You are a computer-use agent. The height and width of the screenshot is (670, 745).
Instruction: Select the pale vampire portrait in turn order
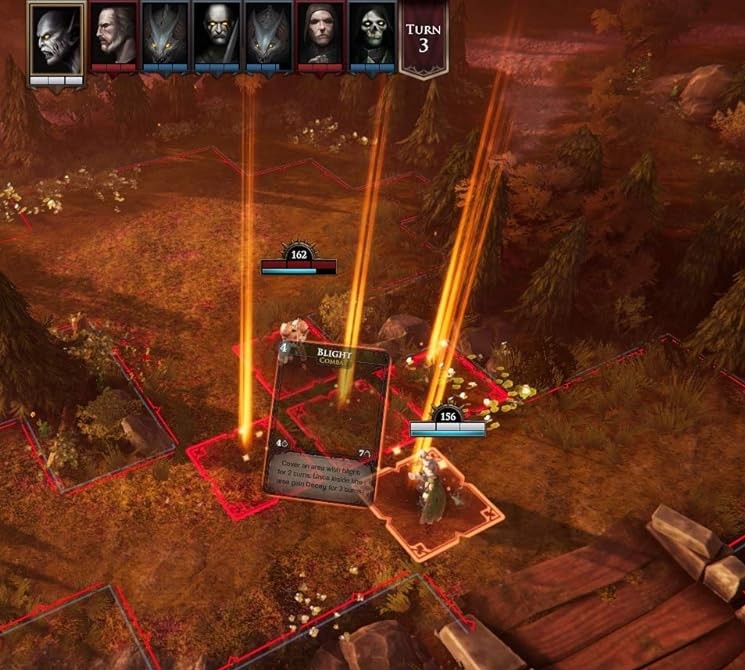click(x=56, y=38)
